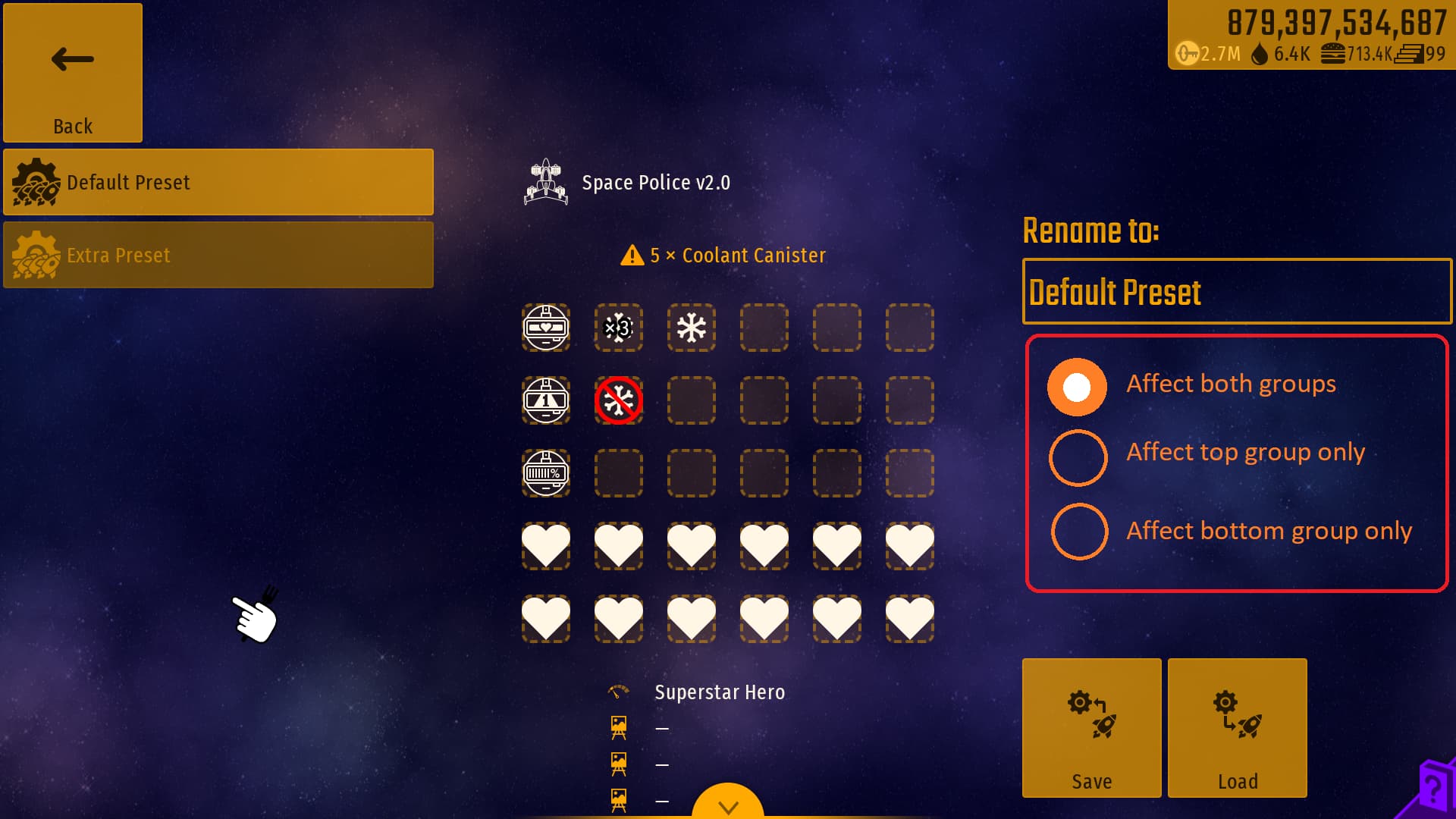Go back using the Back button
Image resolution: width=1456 pixels, height=819 pixels.
pos(73,73)
